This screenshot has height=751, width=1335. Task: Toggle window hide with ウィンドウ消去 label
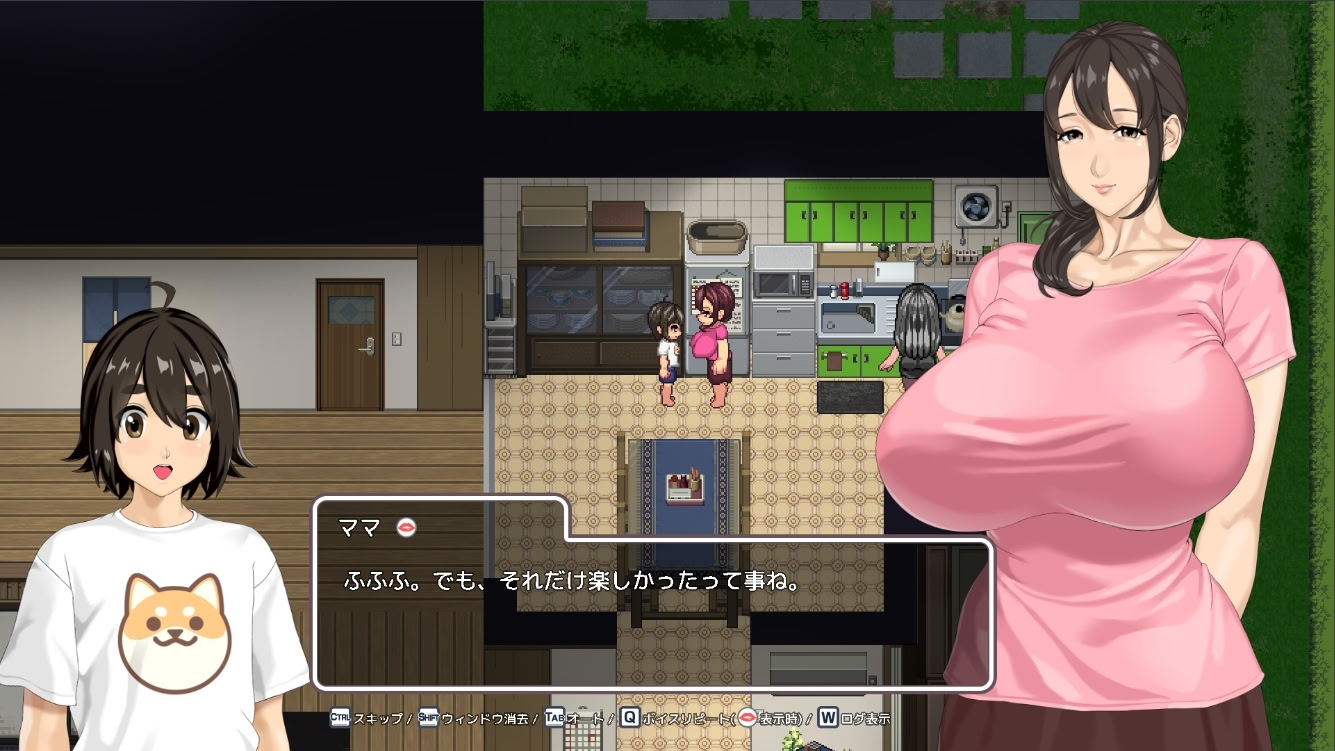pyautogui.click(x=484, y=716)
